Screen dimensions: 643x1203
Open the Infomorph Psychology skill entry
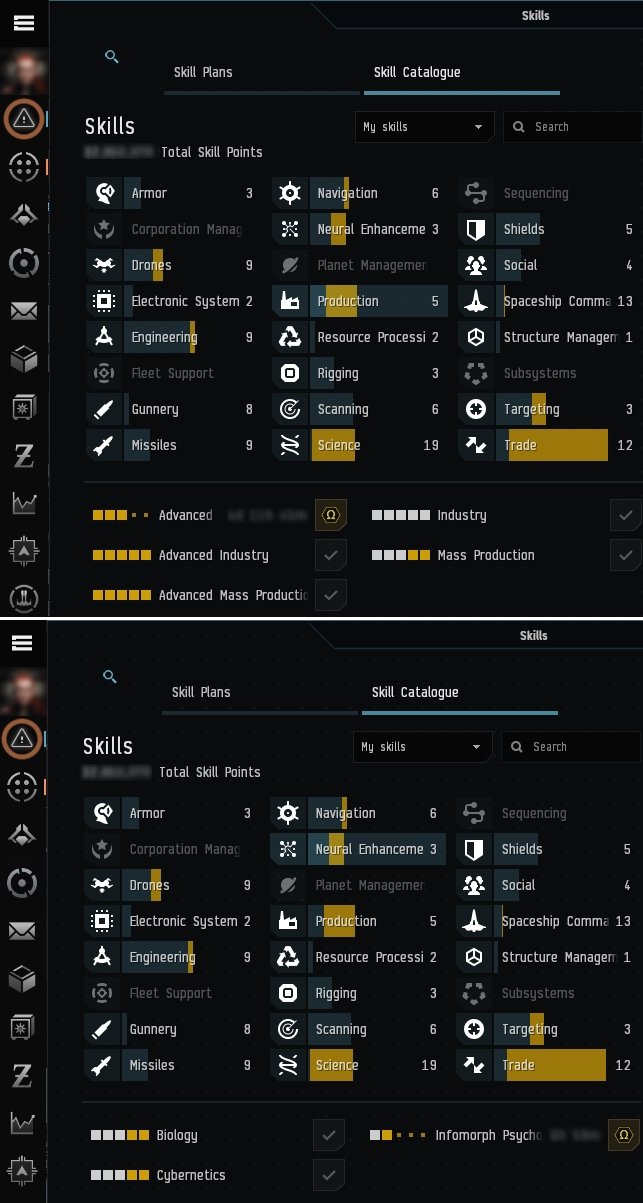488,1135
